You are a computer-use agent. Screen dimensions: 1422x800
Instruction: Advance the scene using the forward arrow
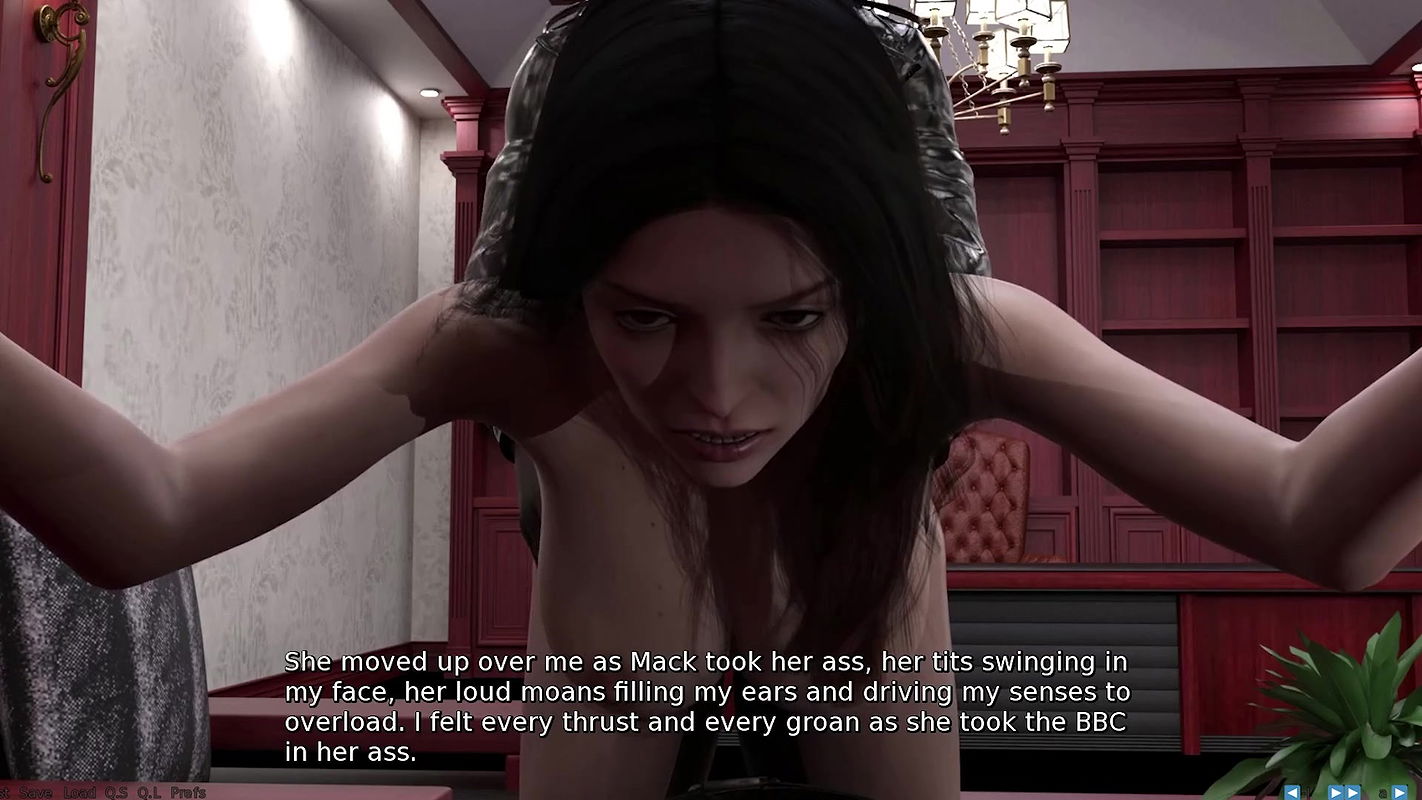click(x=1336, y=792)
